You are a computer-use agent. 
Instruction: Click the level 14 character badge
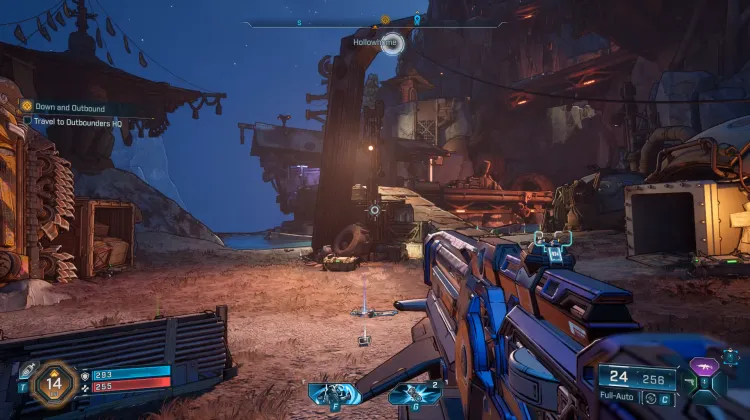pyautogui.click(x=54, y=381)
